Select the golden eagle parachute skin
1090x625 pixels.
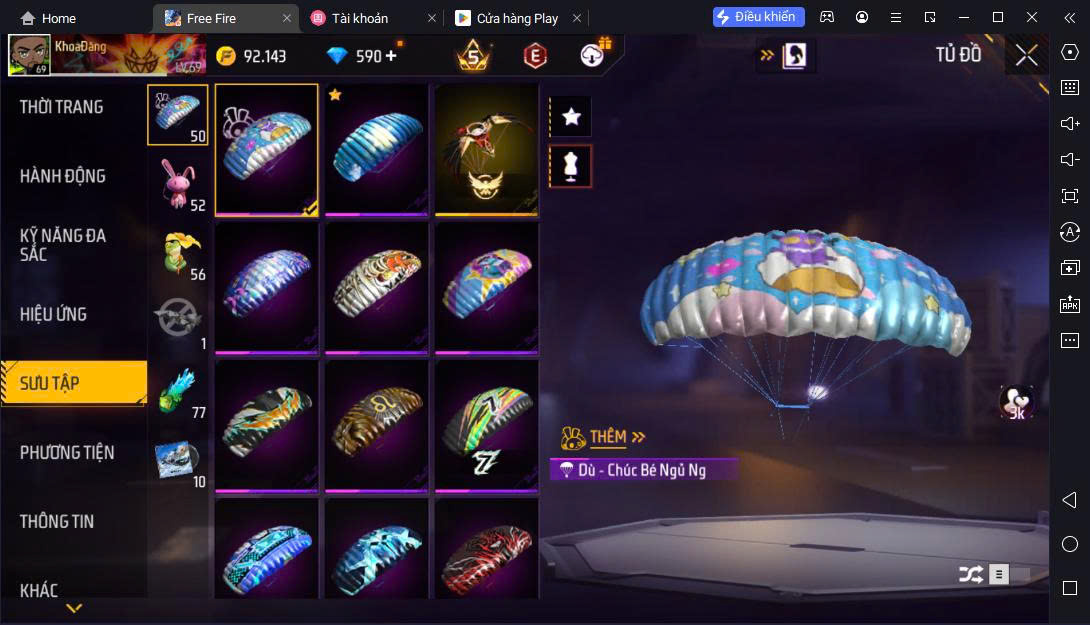tap(486, 149)
